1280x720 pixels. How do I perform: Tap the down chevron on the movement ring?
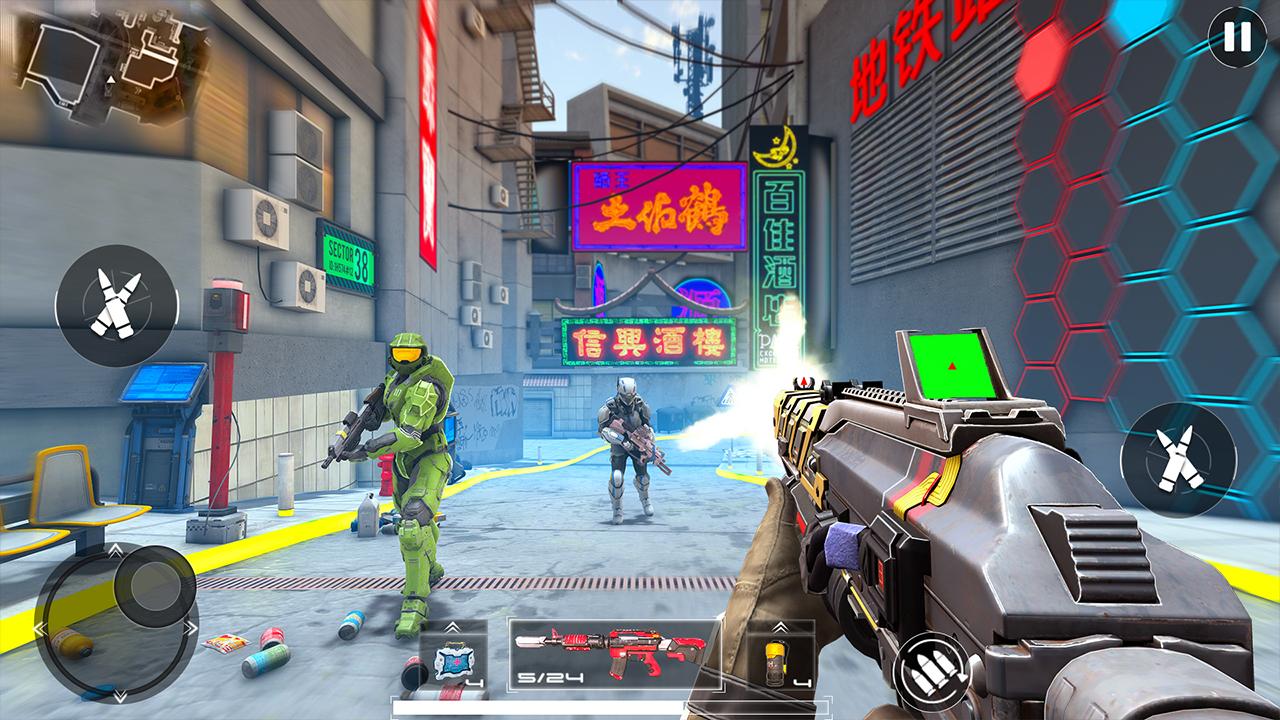120,694
